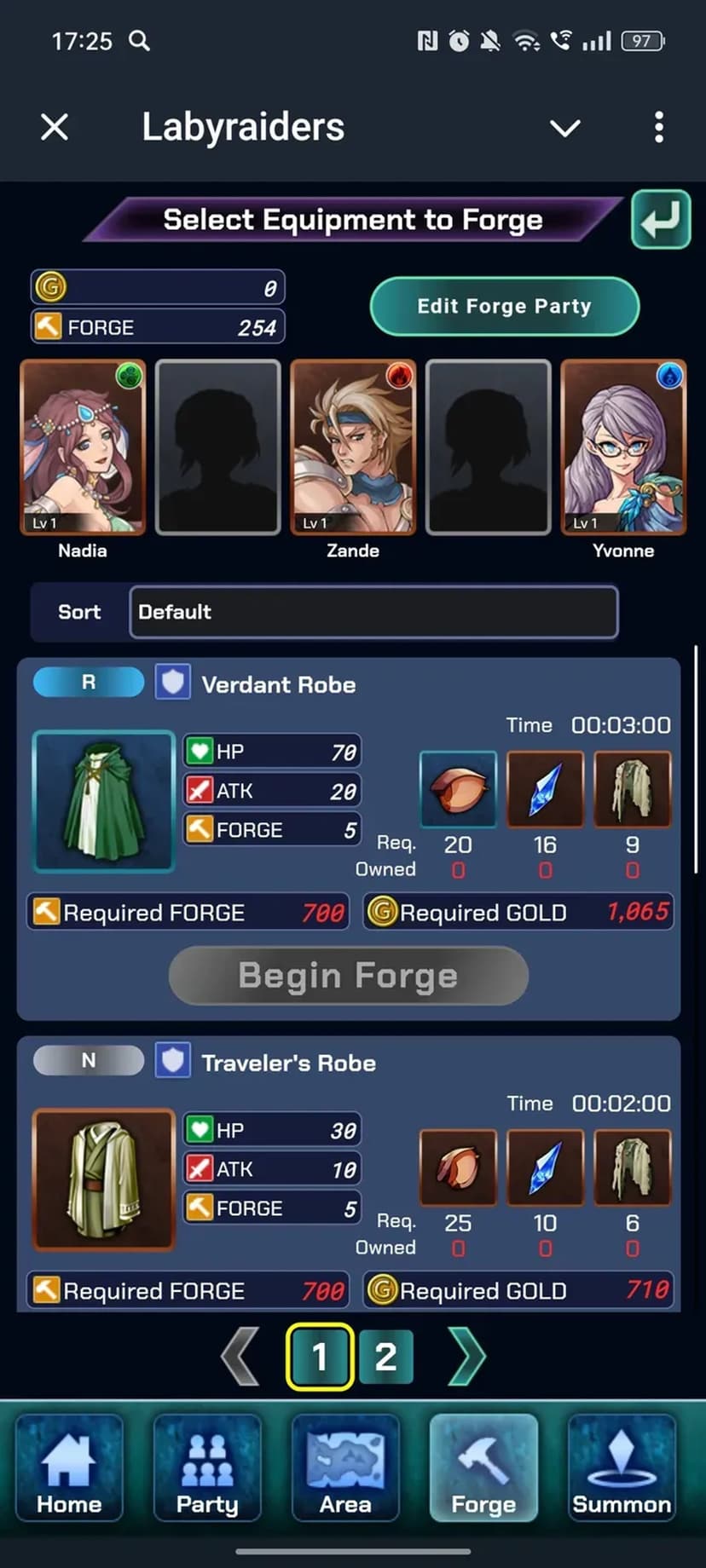Open Edit Forge Party
Viewport: 706px width, 1568px height.
point(504,307)
